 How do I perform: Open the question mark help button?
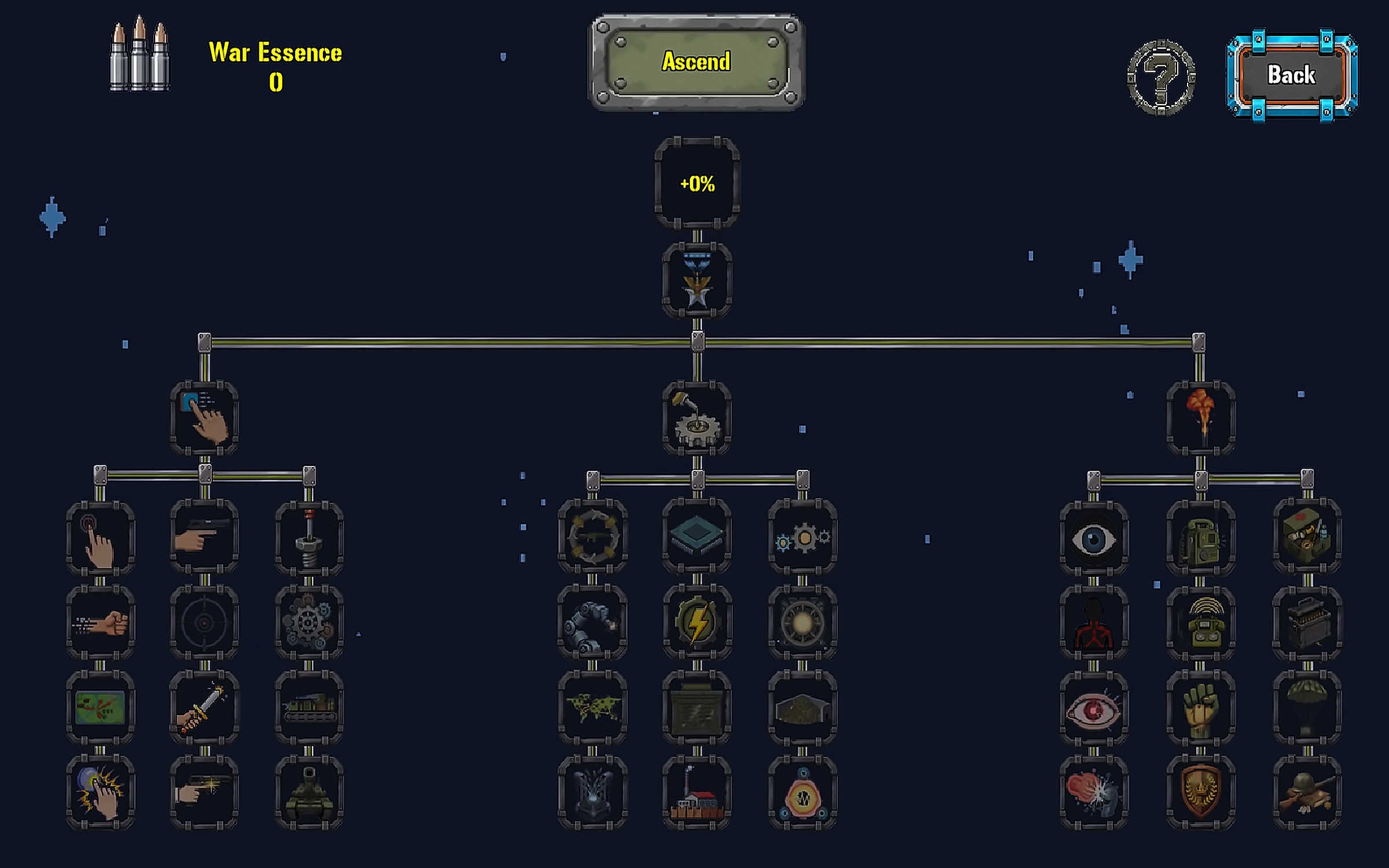click(x=1160, y=77)
